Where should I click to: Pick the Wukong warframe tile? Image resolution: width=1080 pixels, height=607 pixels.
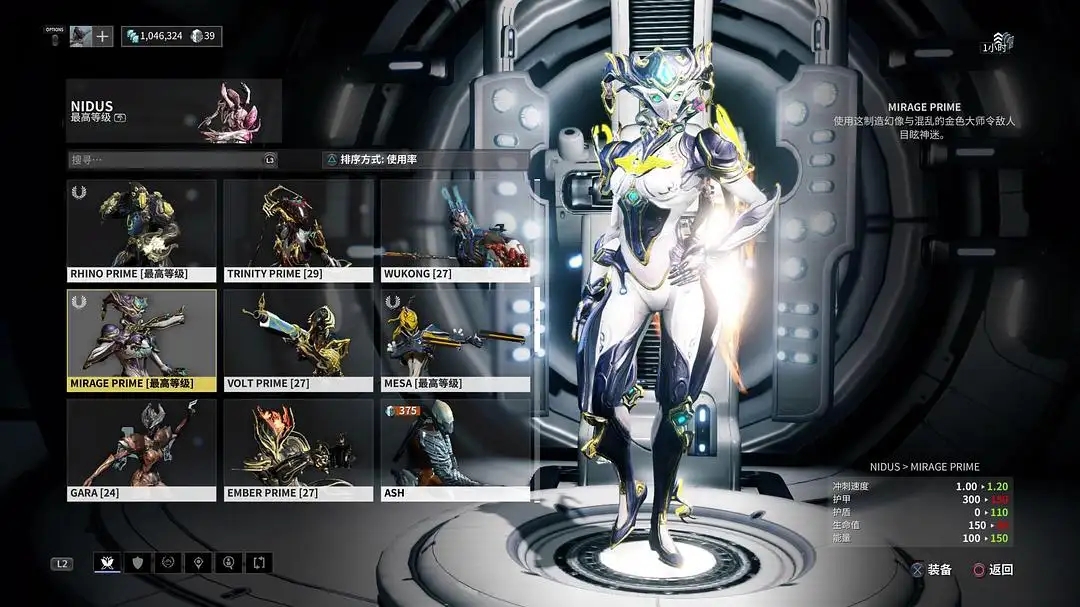pyautogui.click(x=455, y=230)
